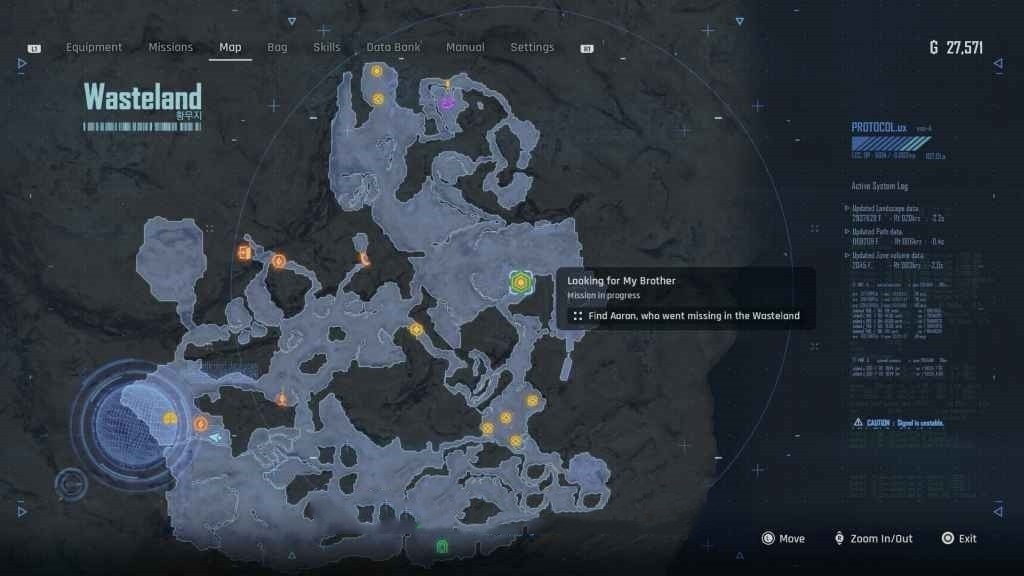Select the green marker at the map's bottom
Viewport: 1024px width, 576px height.
pos(442,546)
